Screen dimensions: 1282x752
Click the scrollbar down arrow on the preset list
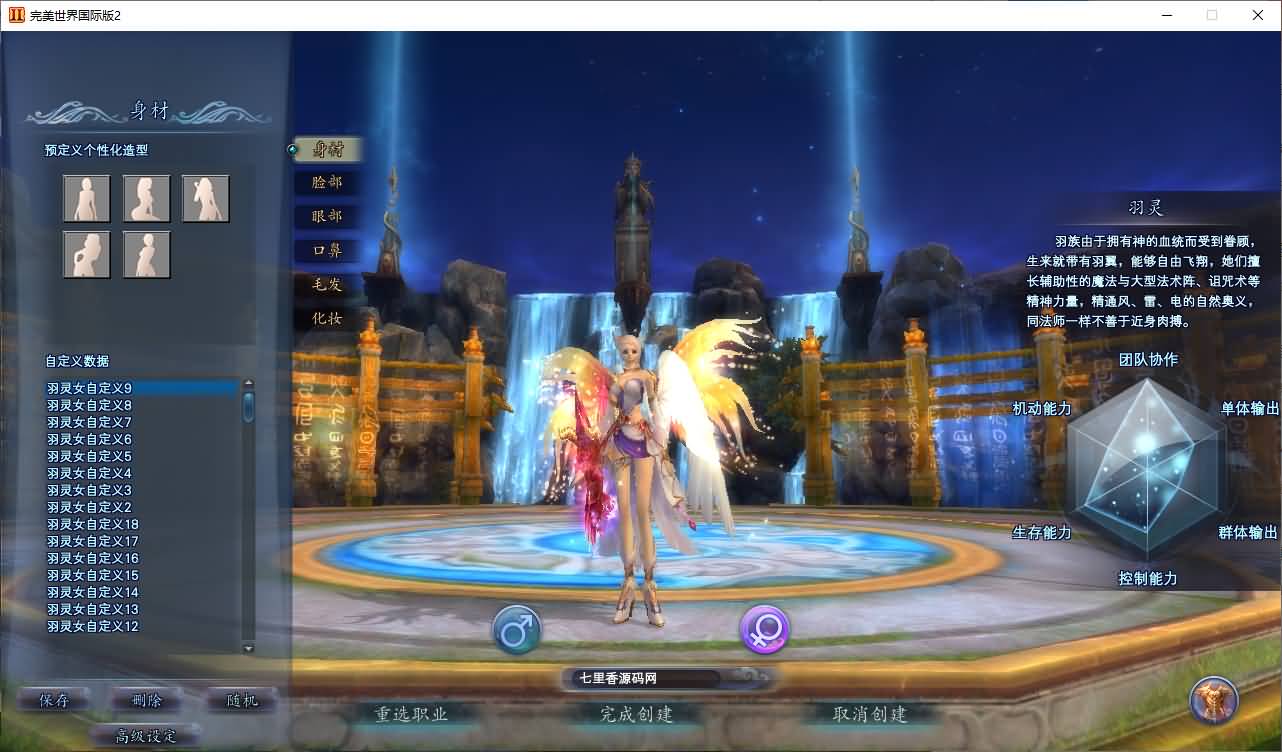[x=249, y=648]
